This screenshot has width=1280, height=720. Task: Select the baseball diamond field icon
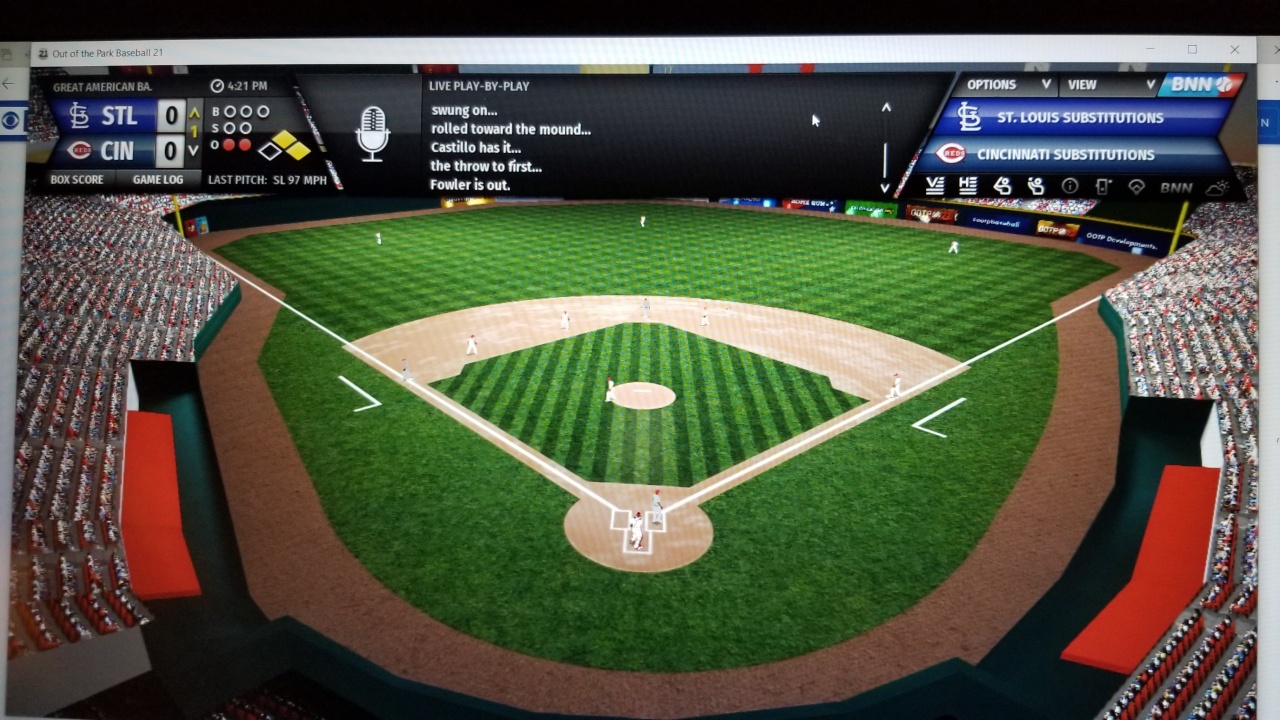1136,187
